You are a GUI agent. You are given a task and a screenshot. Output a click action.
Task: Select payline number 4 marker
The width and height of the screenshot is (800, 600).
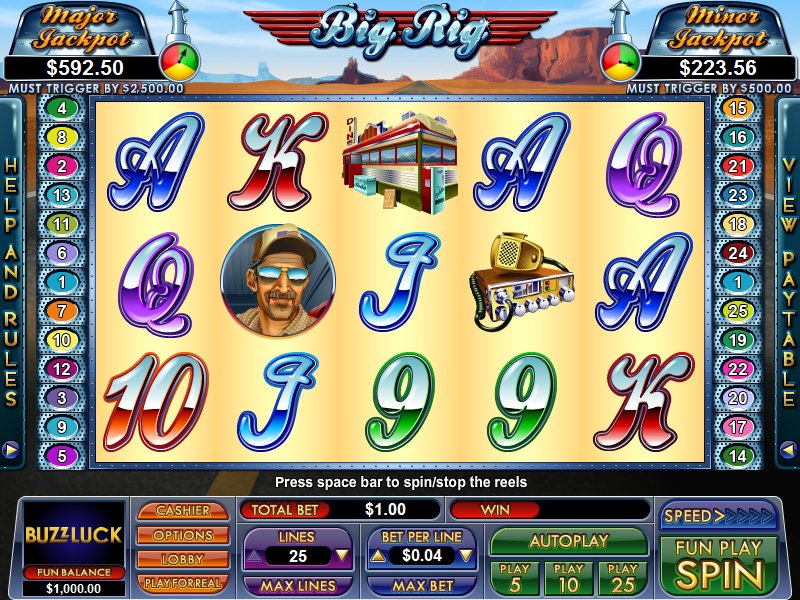(62, 108)
